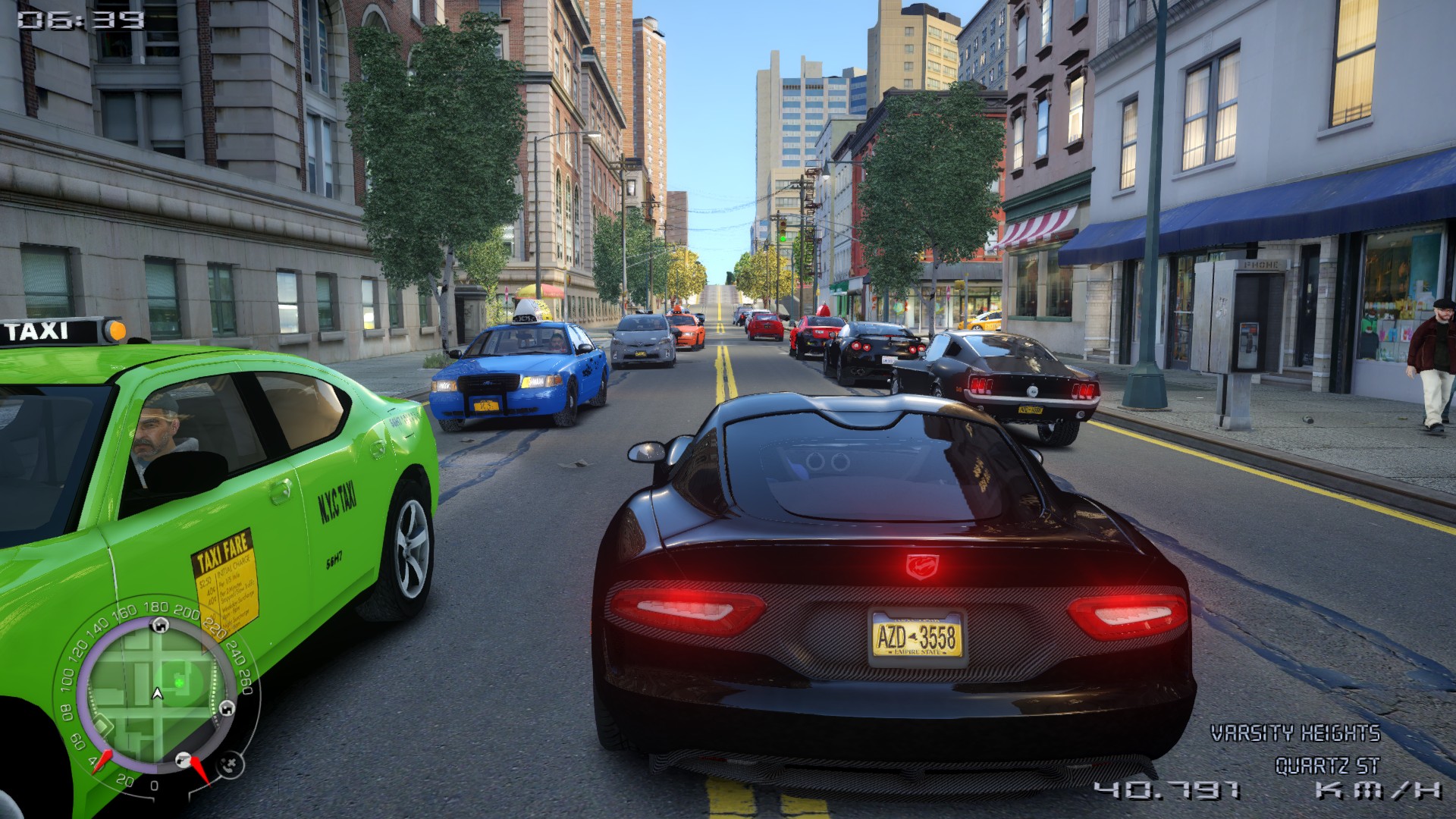The height and width of the screenshot is (819, 1456).
Task: Click the white player arrow on the minimap
Action: pyautogui.click(x=157, y=693)
